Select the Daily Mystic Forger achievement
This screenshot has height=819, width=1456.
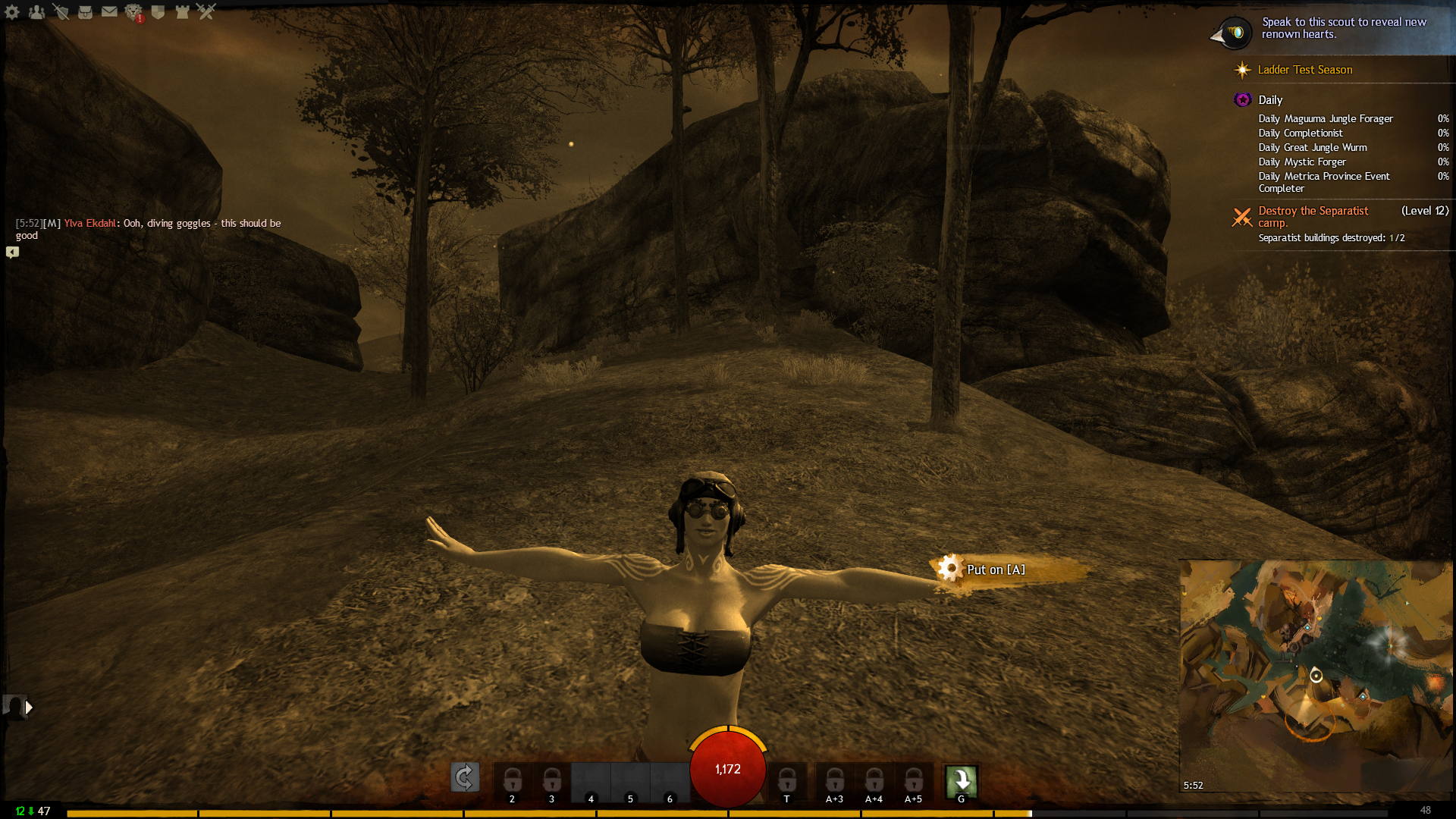1302,162
